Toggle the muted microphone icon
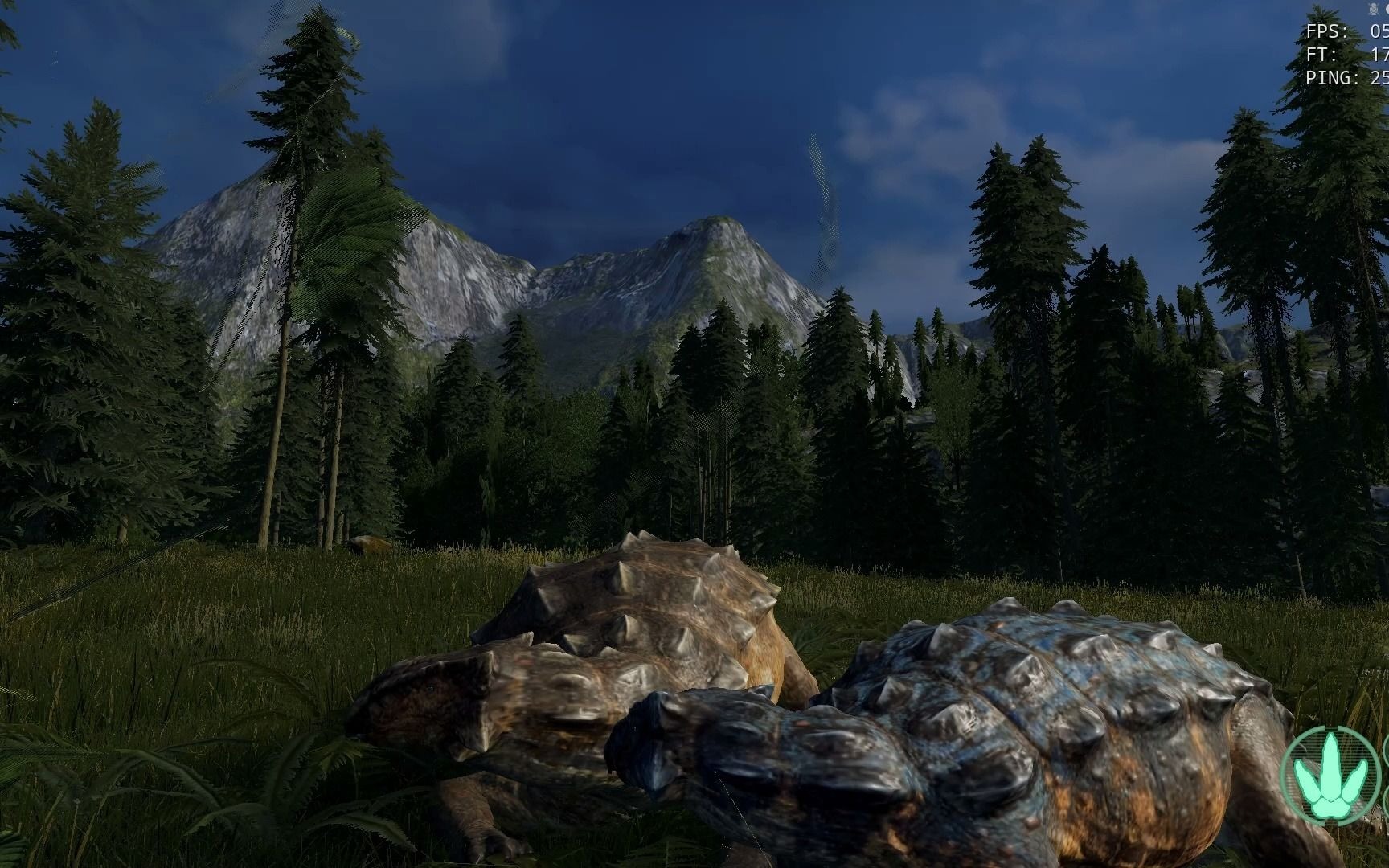This screenshot has height=868, width=1389. (1374, 9)
